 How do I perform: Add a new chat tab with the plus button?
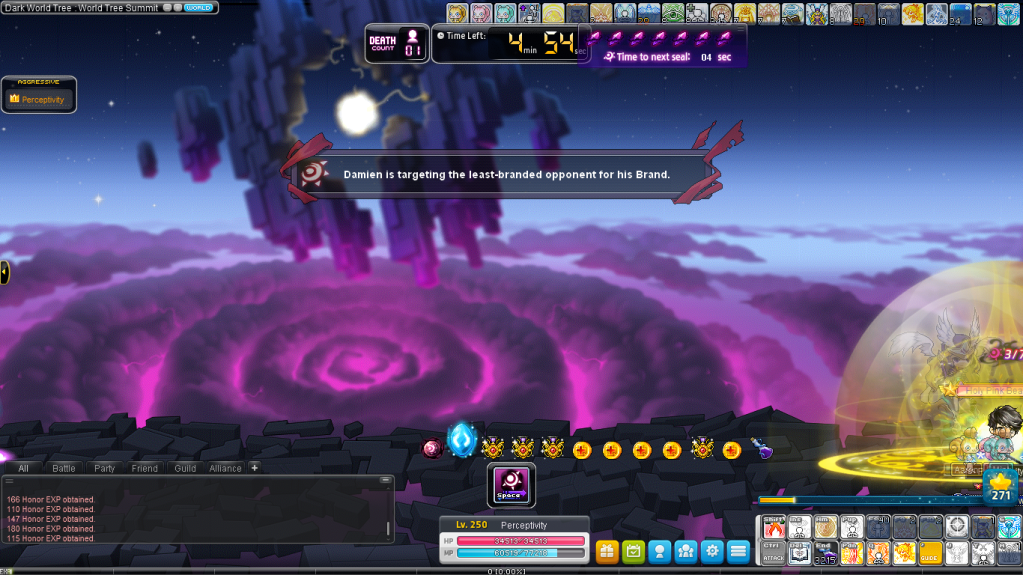(254, 467)
